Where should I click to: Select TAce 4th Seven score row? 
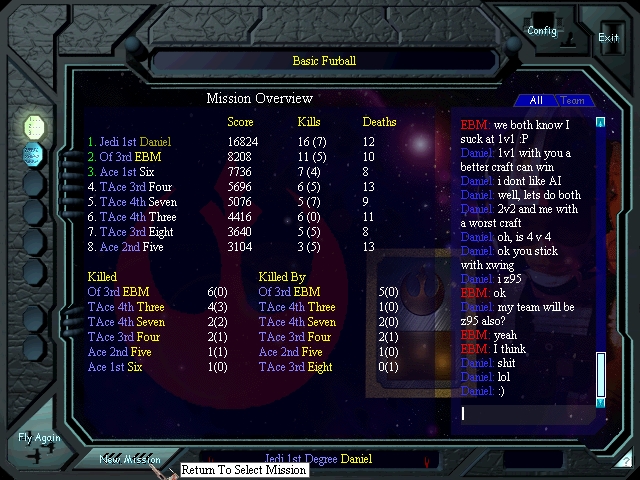[x=135, y=201]
